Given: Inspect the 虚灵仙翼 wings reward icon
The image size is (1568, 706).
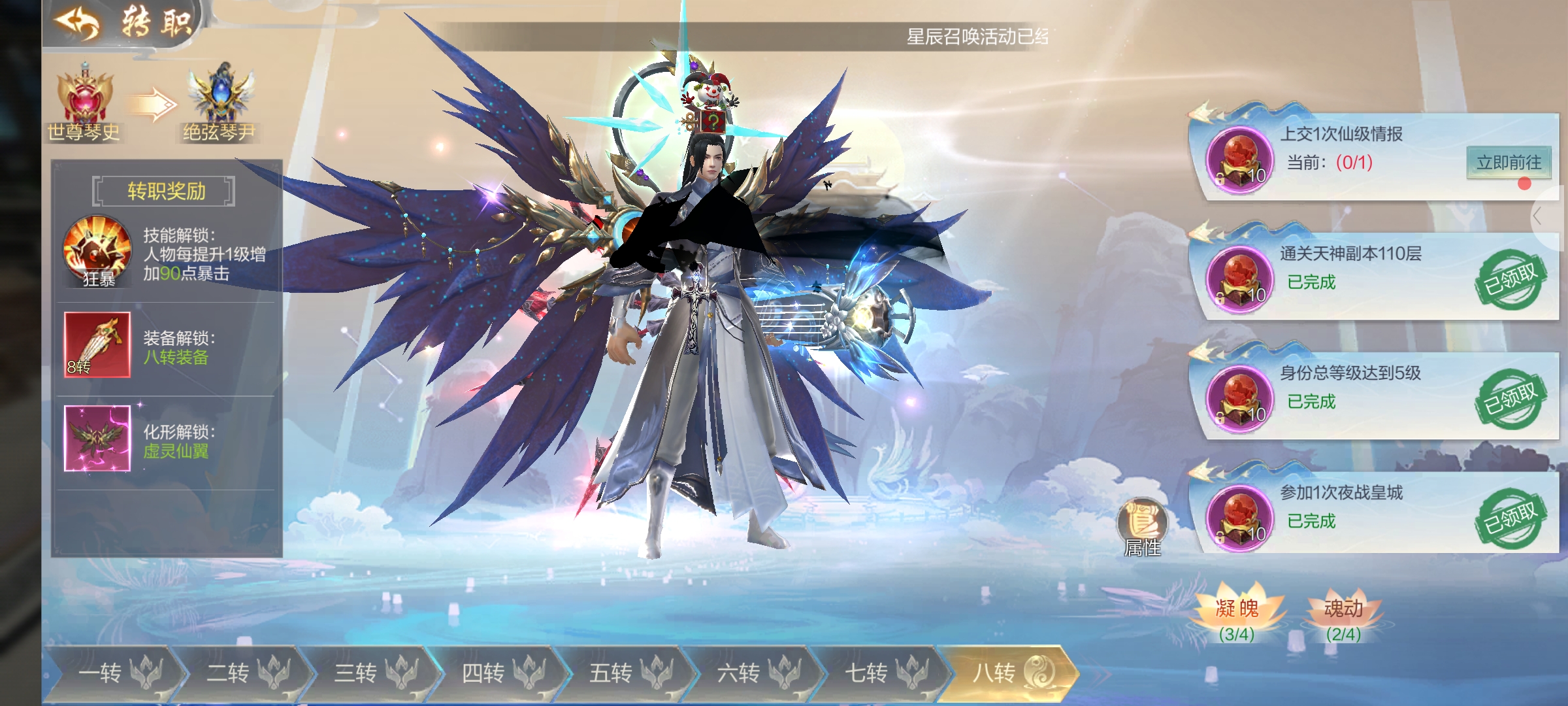Looking at the screenshot, I should tap(97, 438).
